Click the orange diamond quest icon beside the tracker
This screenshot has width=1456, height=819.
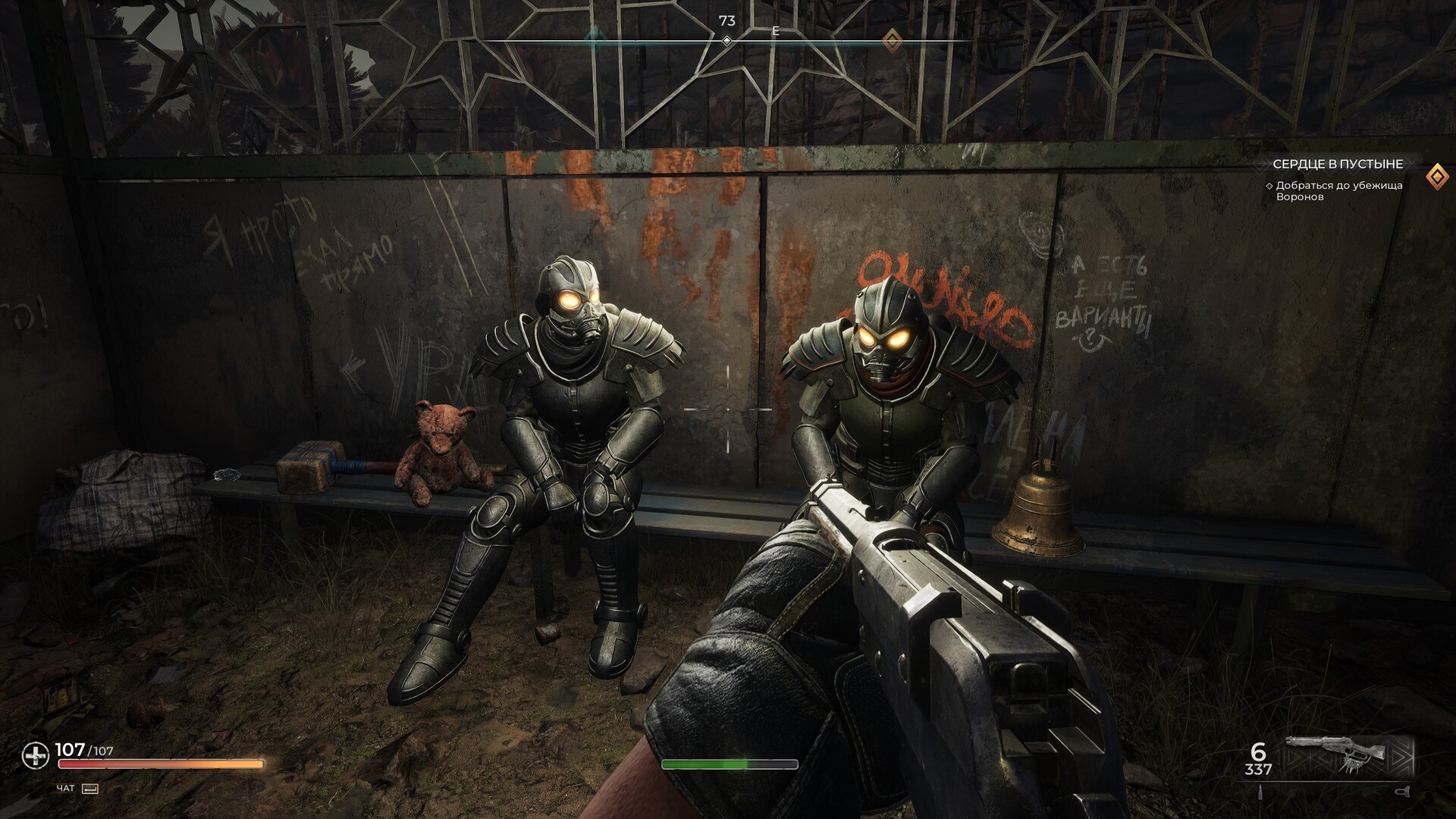(1436, 177)
